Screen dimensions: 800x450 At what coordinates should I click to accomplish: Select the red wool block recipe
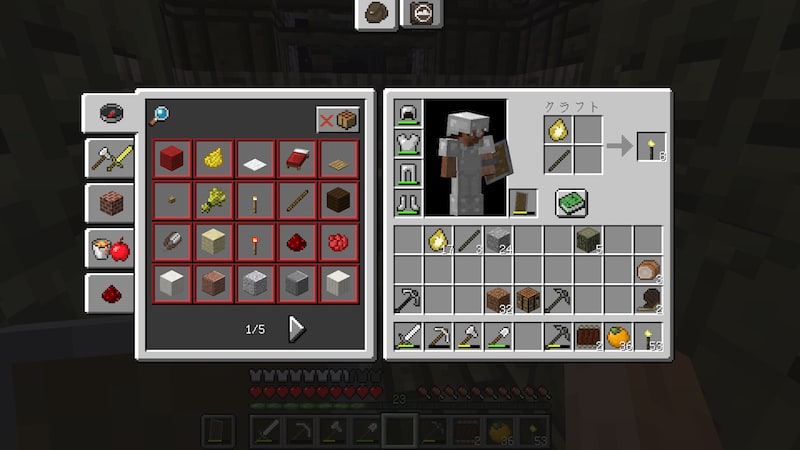point(171,158)
